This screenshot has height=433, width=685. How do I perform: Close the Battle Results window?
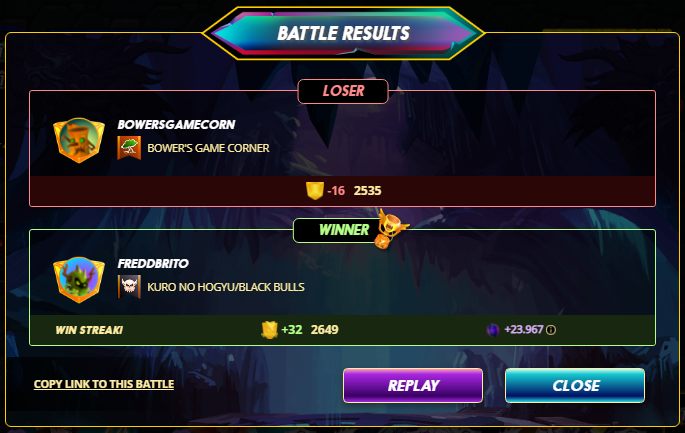(x=575, y=385)
